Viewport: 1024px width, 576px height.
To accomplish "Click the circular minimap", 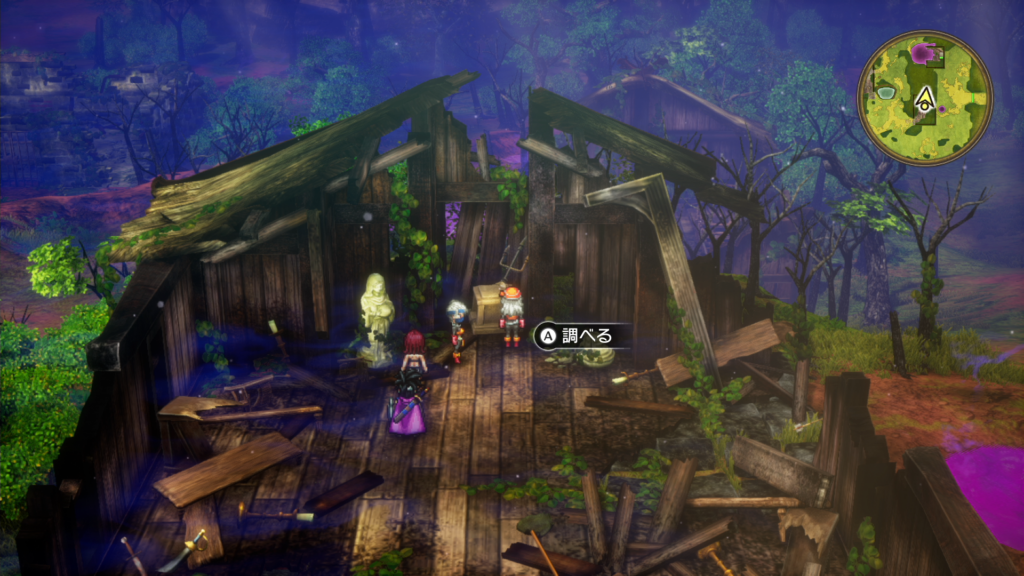I will point(925,97).
